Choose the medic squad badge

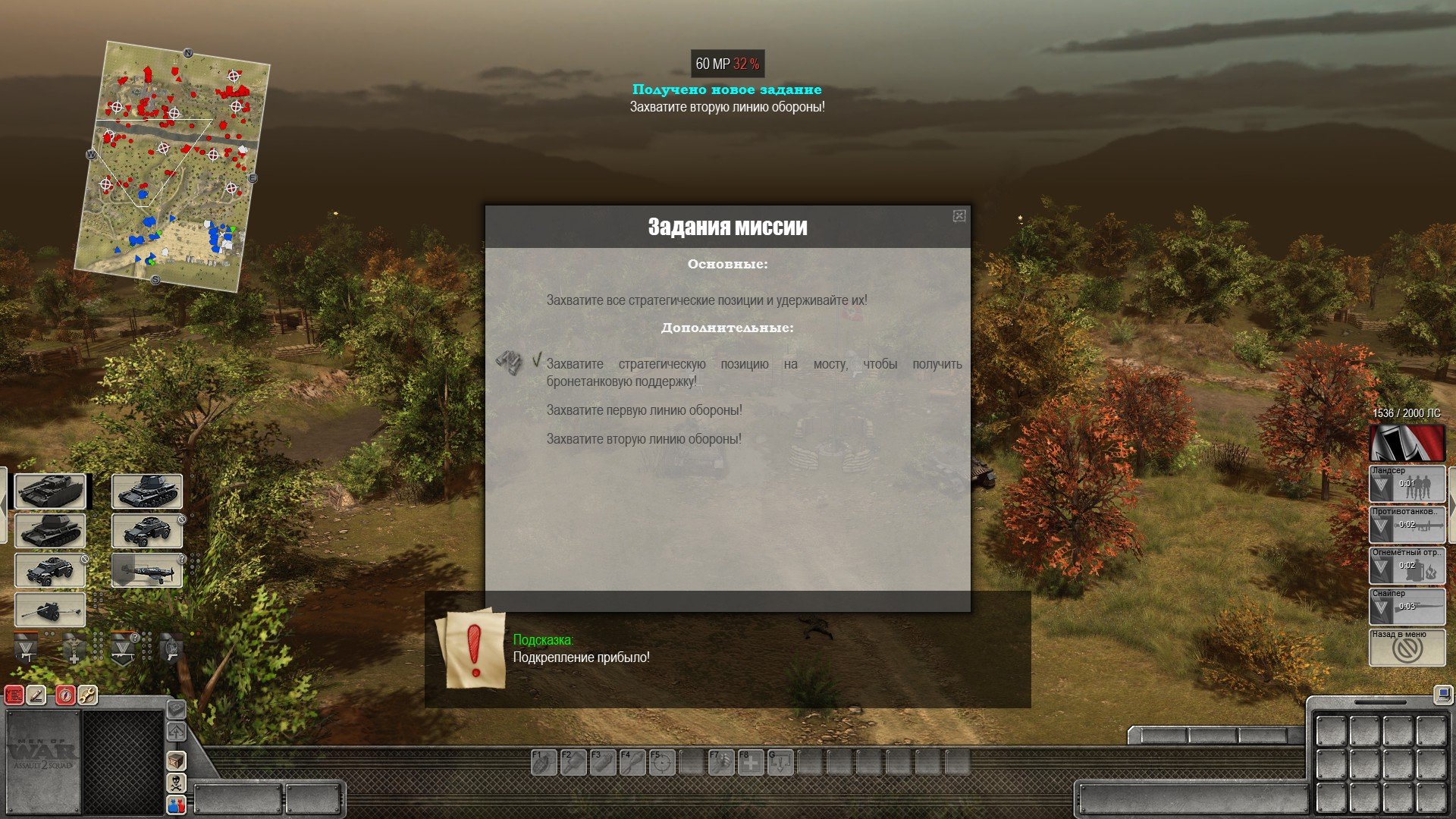(74, 648)
